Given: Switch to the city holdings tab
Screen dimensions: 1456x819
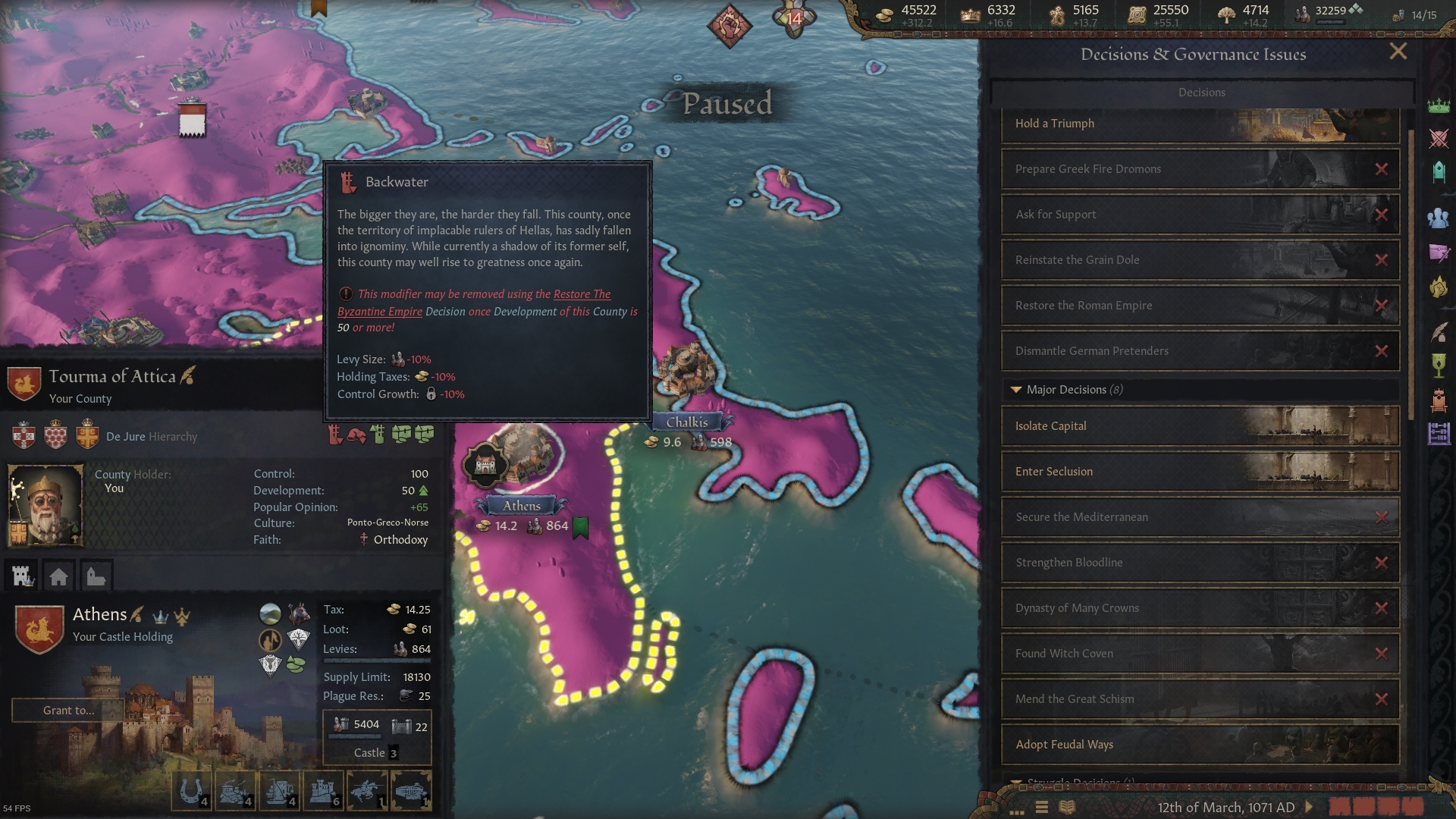Looking at the screenshot, I should [59, 576].
